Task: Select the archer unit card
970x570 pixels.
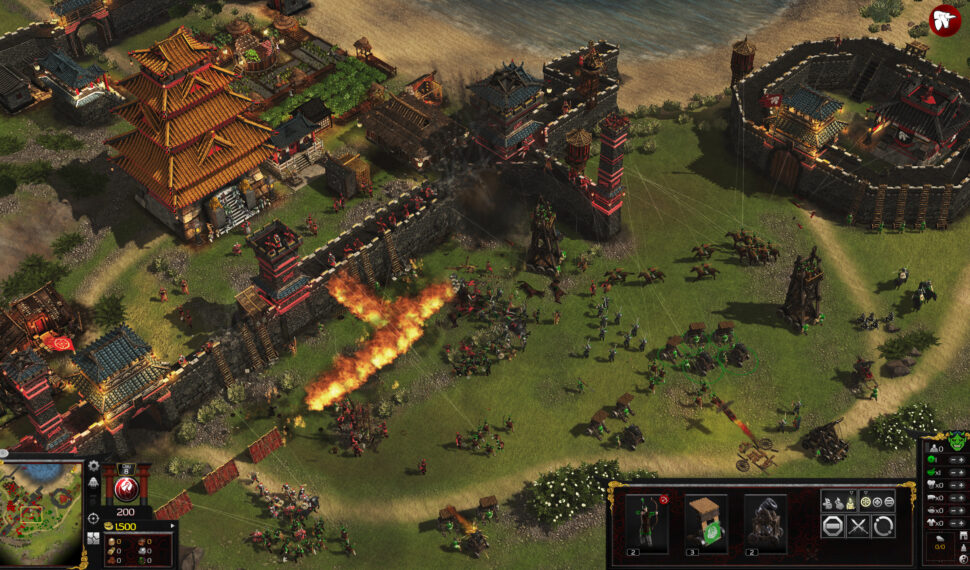Action: [x=646, y=523]
